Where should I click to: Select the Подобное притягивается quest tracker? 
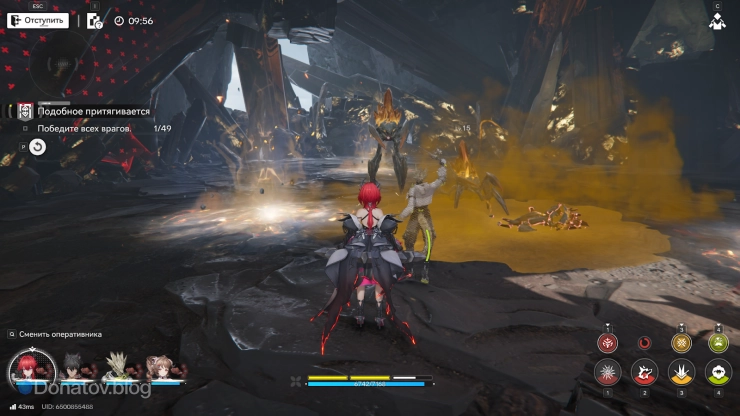[92, 113]
